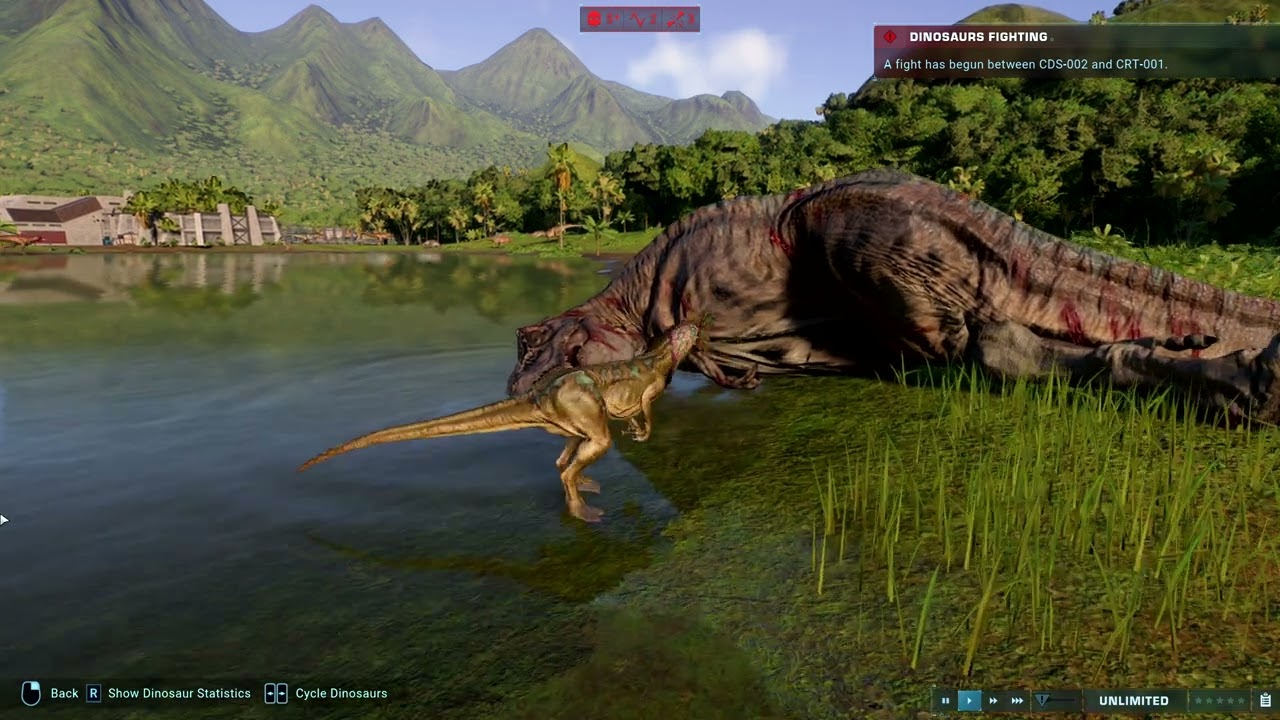Pause the game speed
Screen dimensions: 1280x720
(945, 701)
